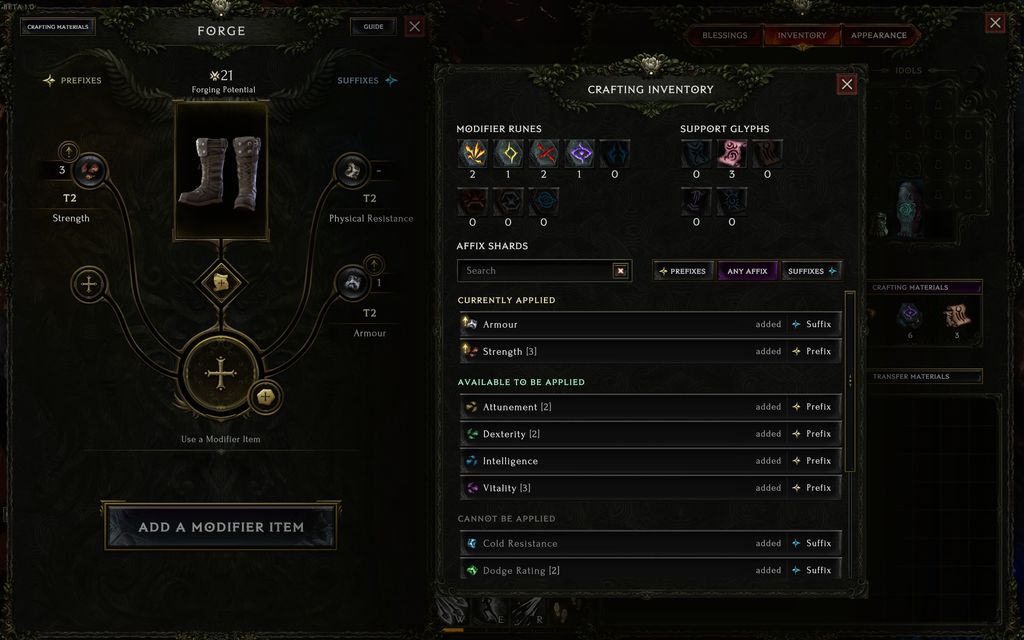
Task: Select the Inventory tab
Action: (802, 35)
